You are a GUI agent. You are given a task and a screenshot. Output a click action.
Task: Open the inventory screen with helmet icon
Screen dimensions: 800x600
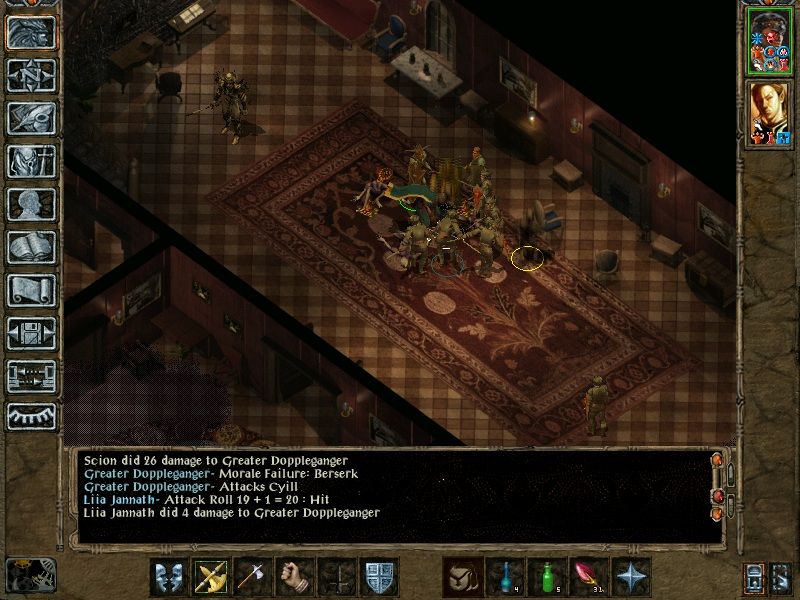[x=31, y=161]
